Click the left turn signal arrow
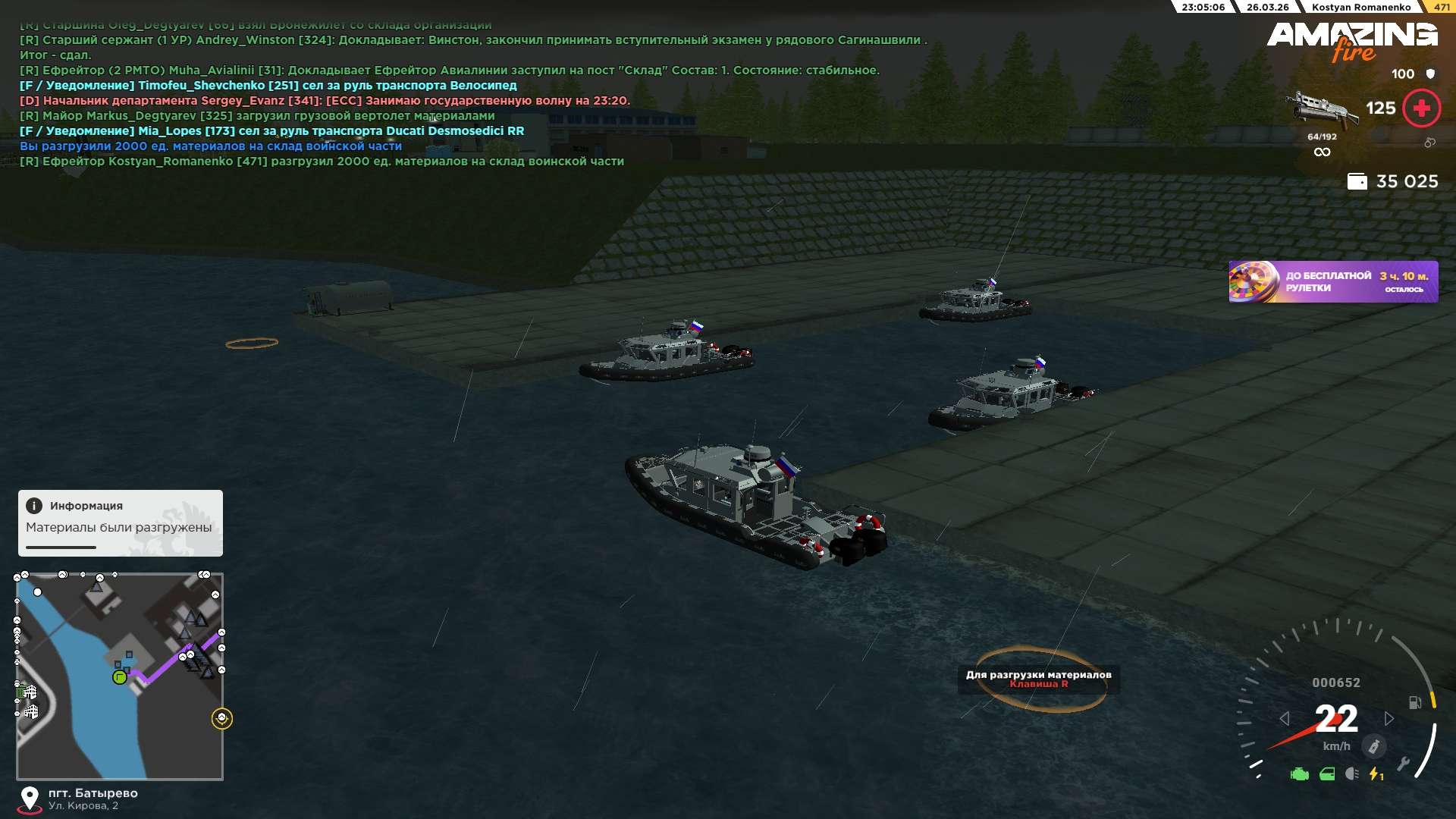Image resolution: width=1456 pixels, height=819 pixels. point(1284,718)
